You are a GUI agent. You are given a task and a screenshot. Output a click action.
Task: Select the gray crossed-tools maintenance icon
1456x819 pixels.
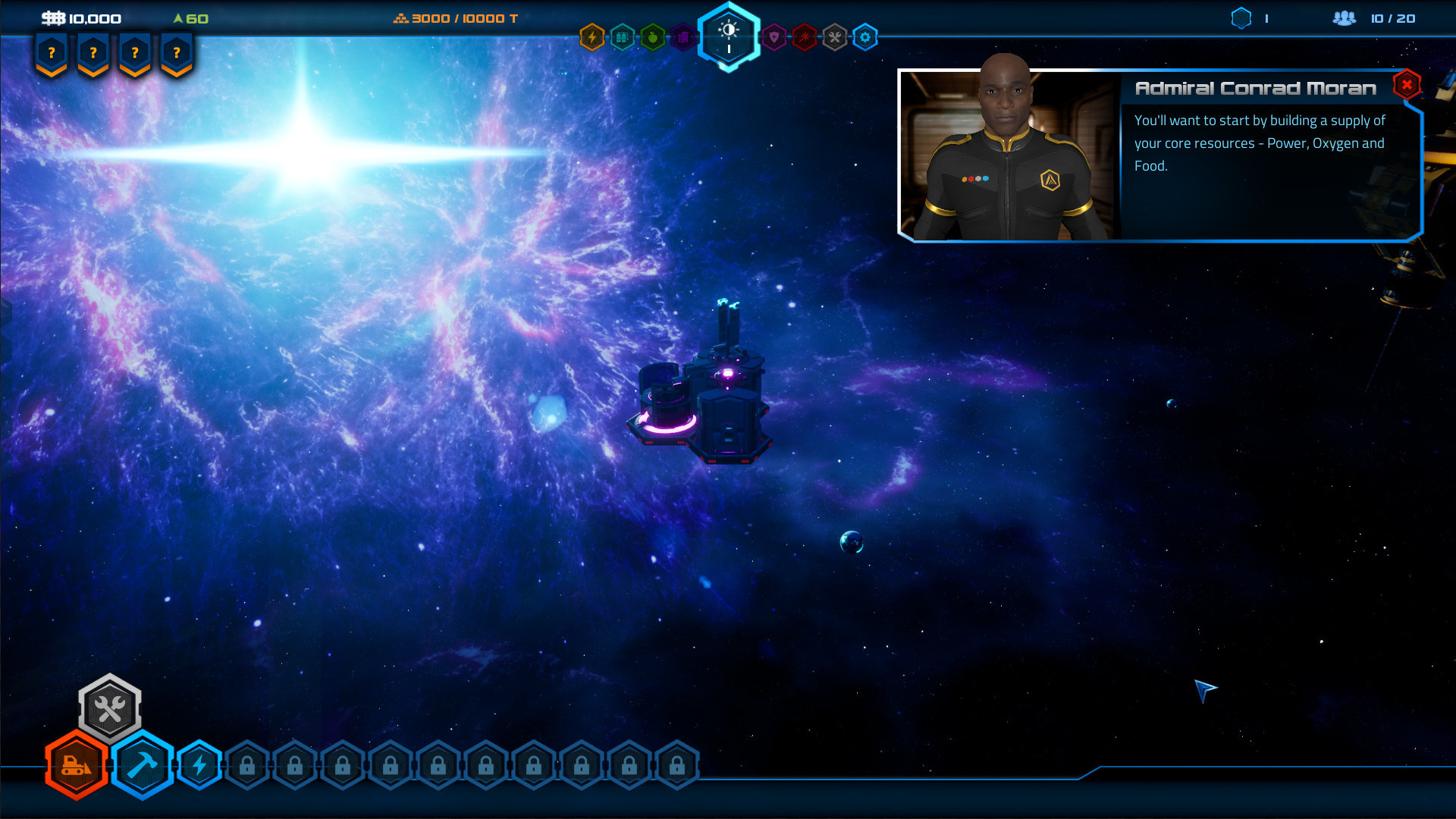tap(834, 37)
